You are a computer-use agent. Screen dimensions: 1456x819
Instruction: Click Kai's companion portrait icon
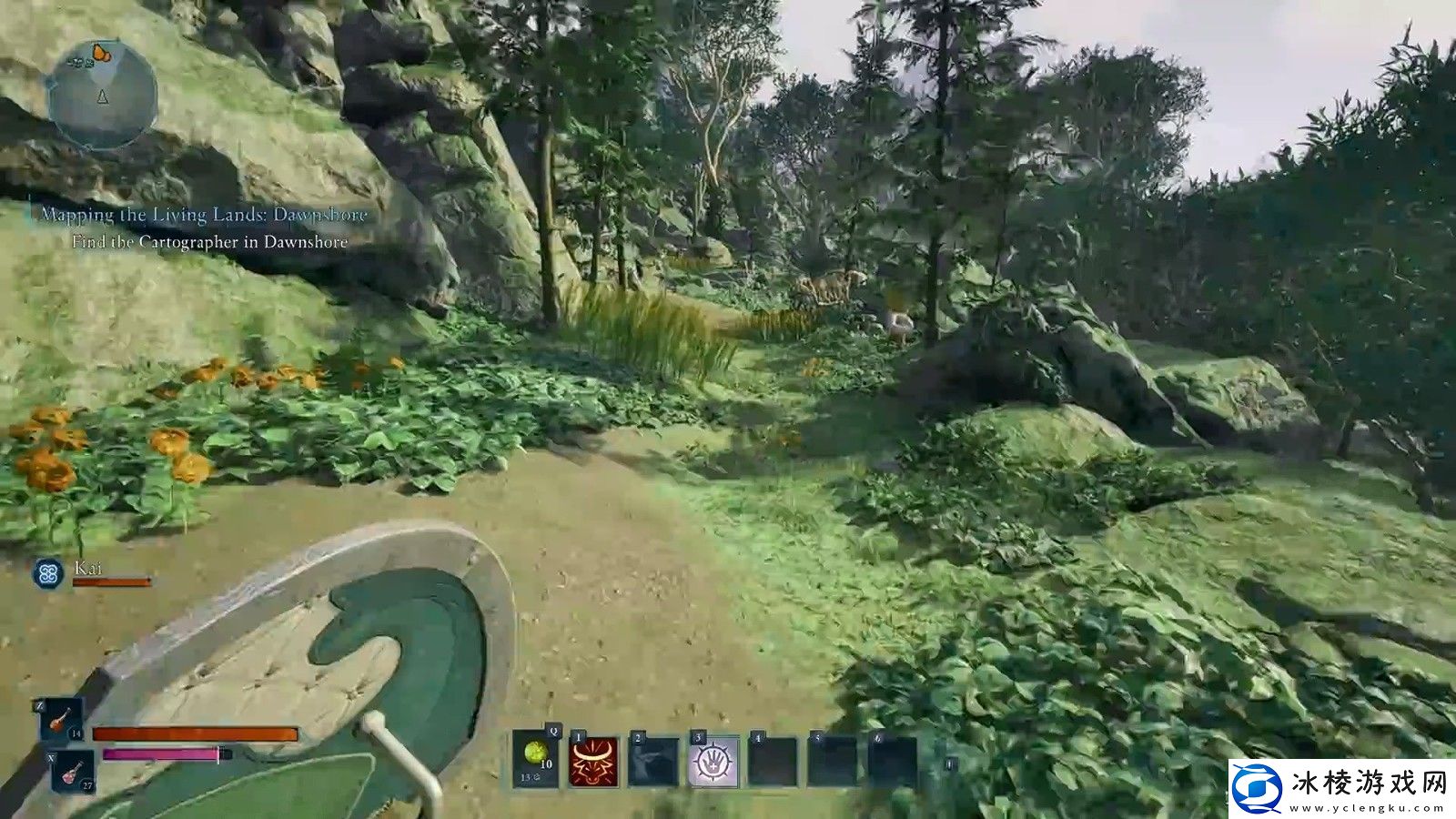[47, 573]
